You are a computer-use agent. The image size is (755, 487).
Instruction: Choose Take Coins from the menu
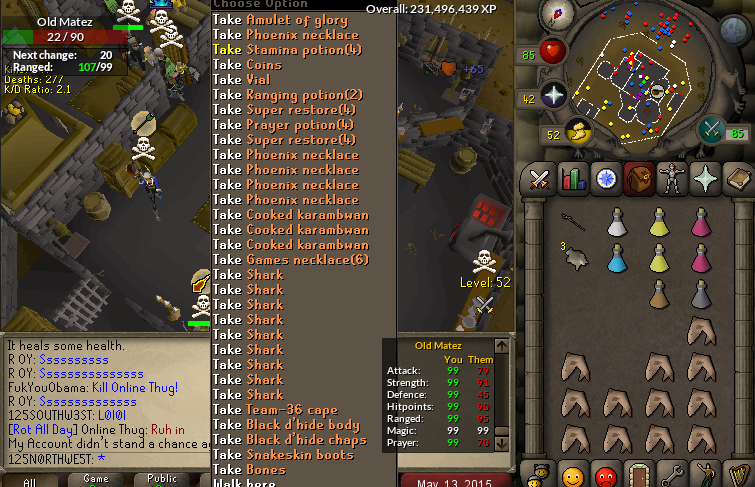[x=248, y=65]
